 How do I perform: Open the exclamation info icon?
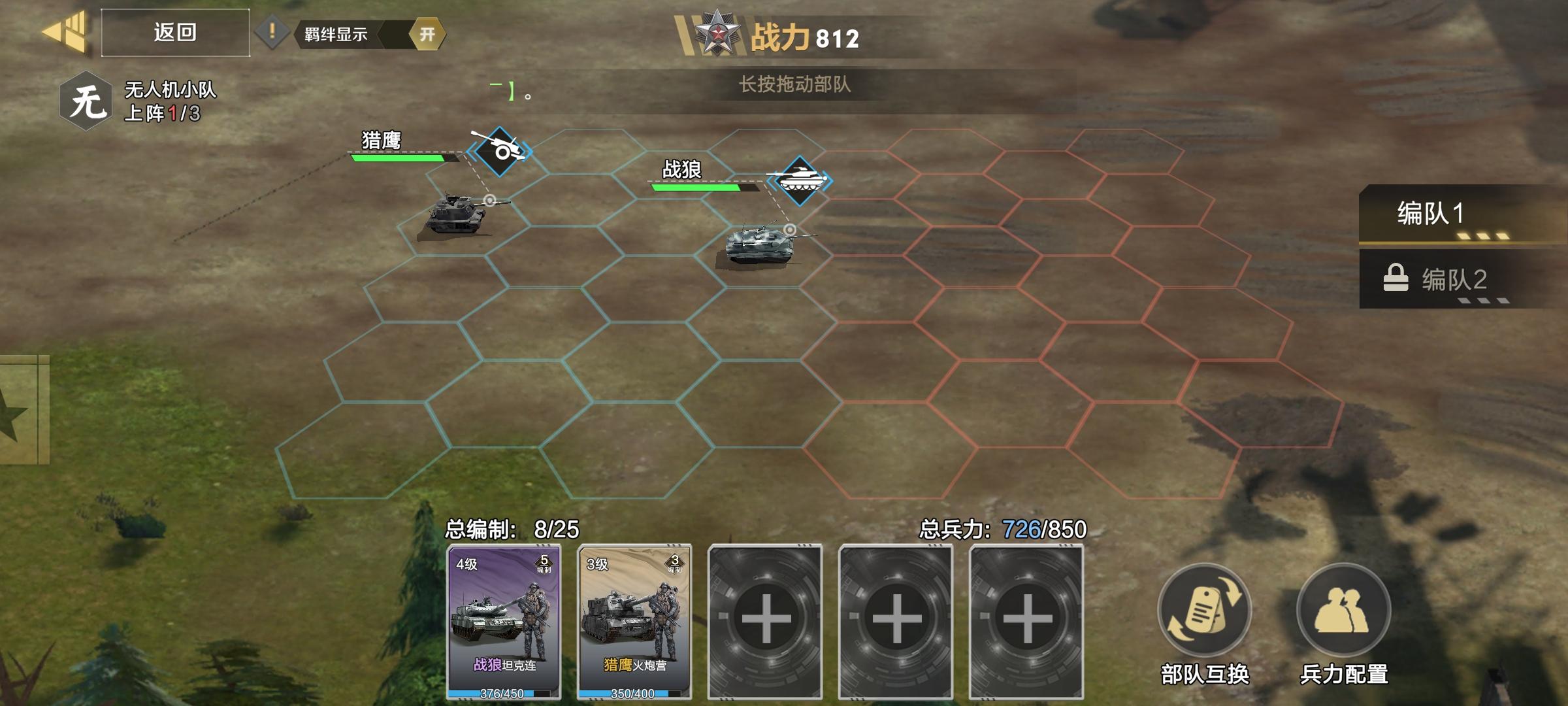point(272,33)
